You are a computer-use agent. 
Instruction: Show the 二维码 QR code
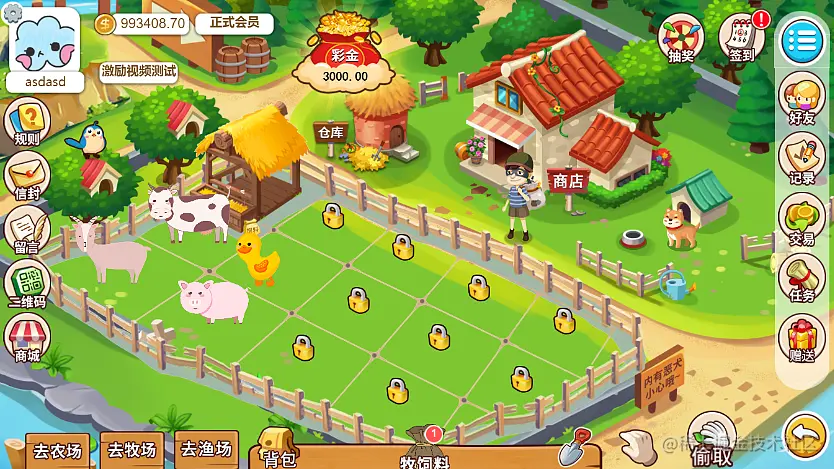coord(27,286)
